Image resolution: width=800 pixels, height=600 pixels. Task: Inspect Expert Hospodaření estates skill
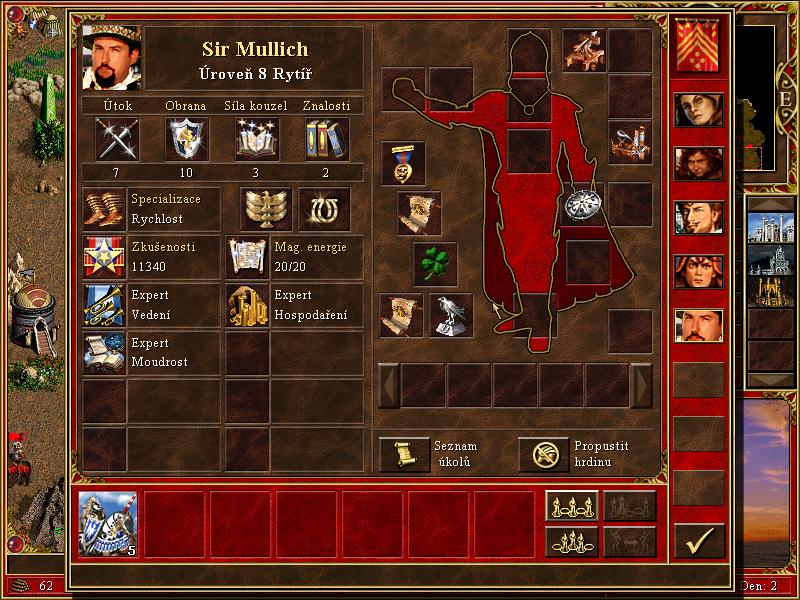coord(246,305)
